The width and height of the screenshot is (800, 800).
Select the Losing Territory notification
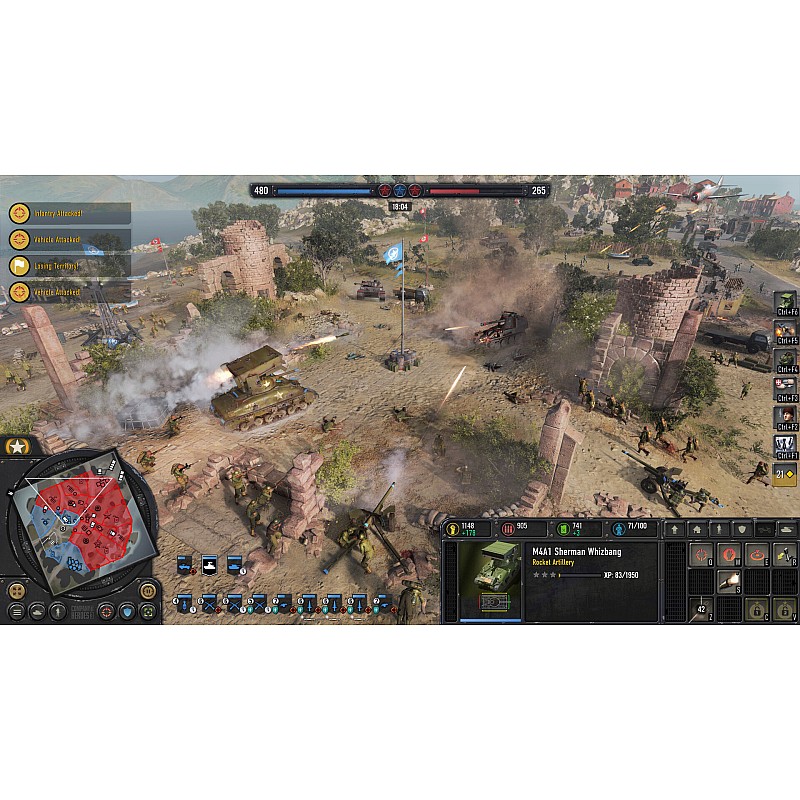pyautogui.click(x=68, y=266)
